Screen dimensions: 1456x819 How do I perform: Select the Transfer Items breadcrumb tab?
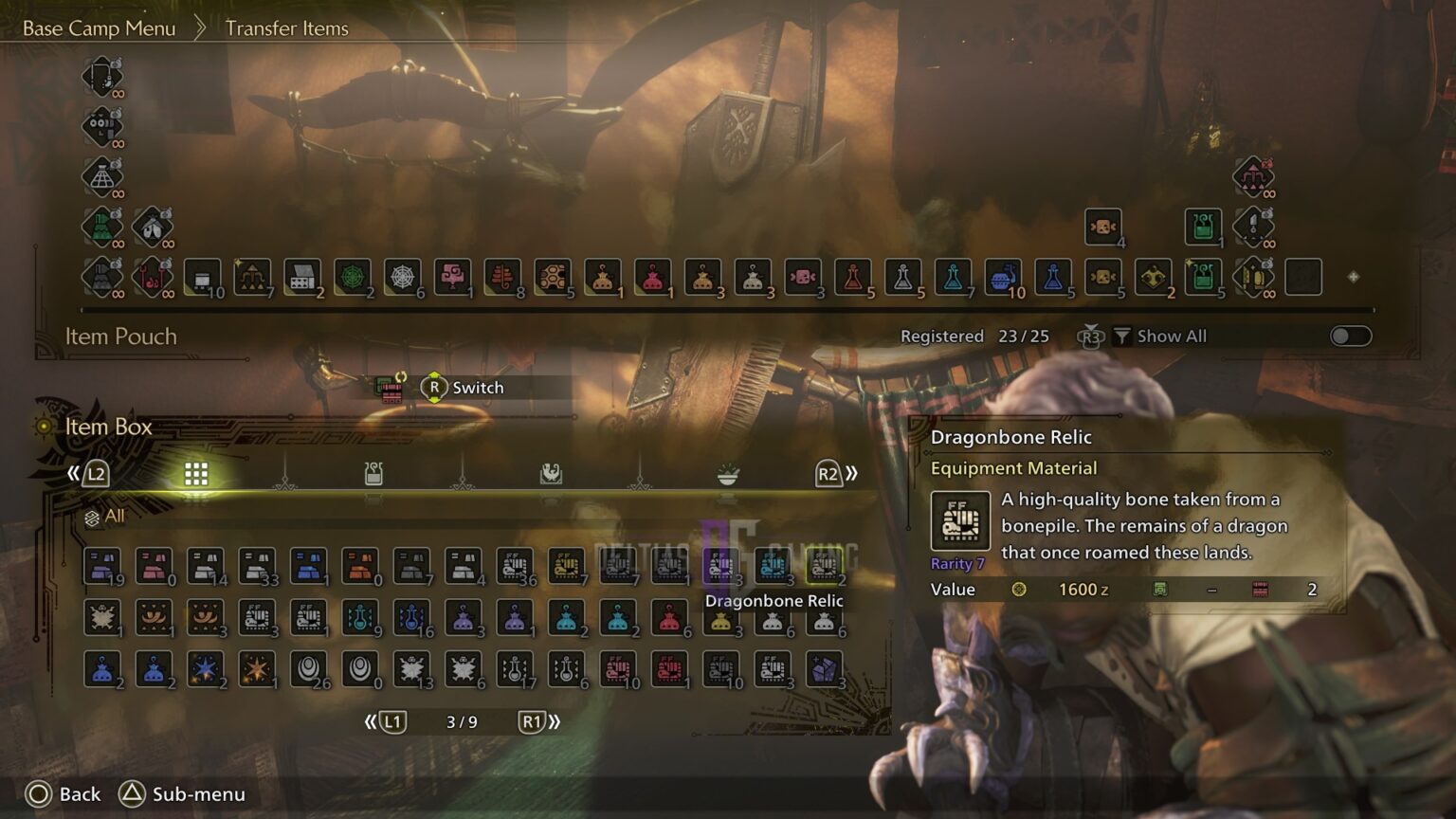coord(285,28)
